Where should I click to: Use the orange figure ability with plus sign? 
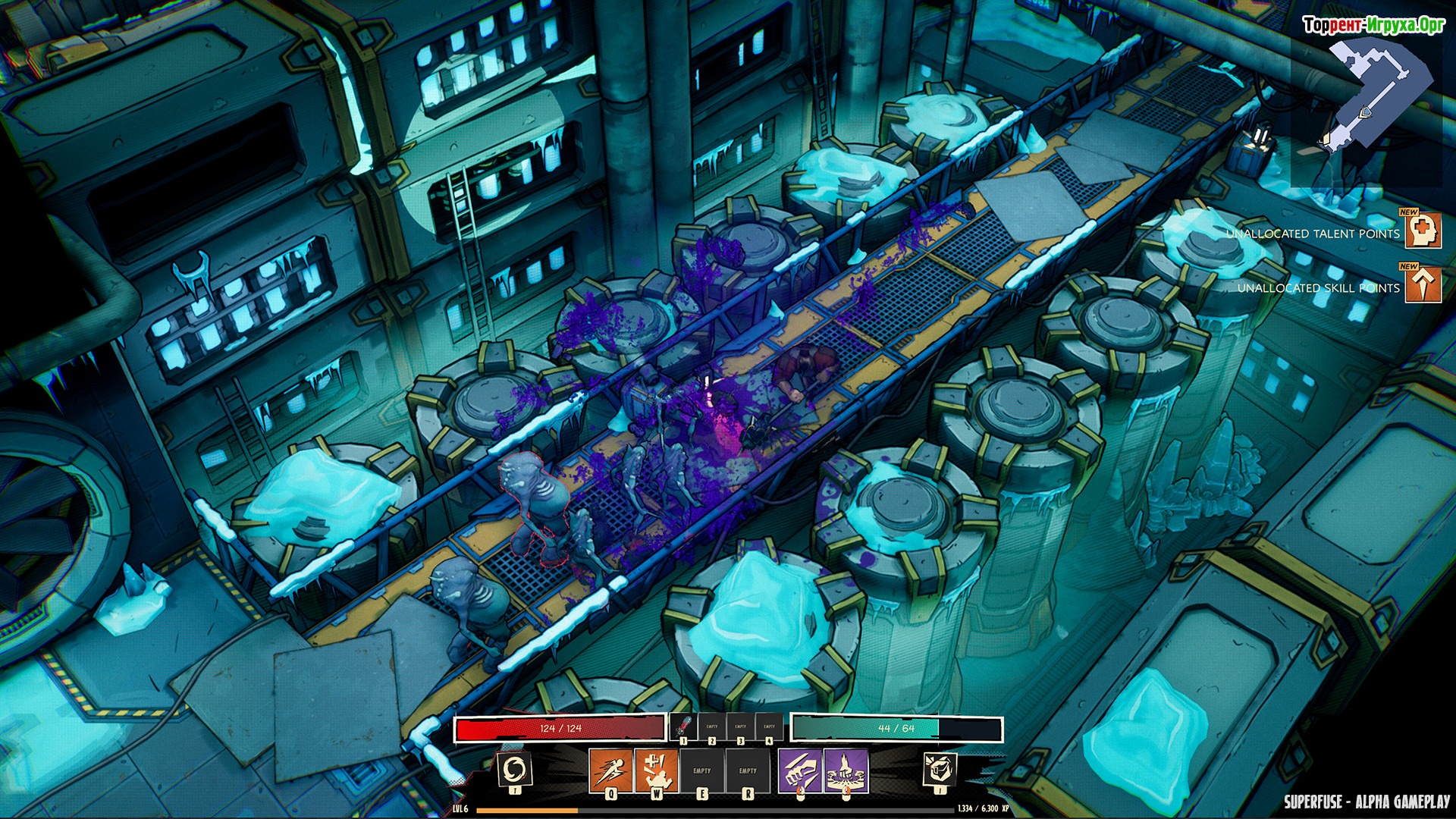[656, 769]
